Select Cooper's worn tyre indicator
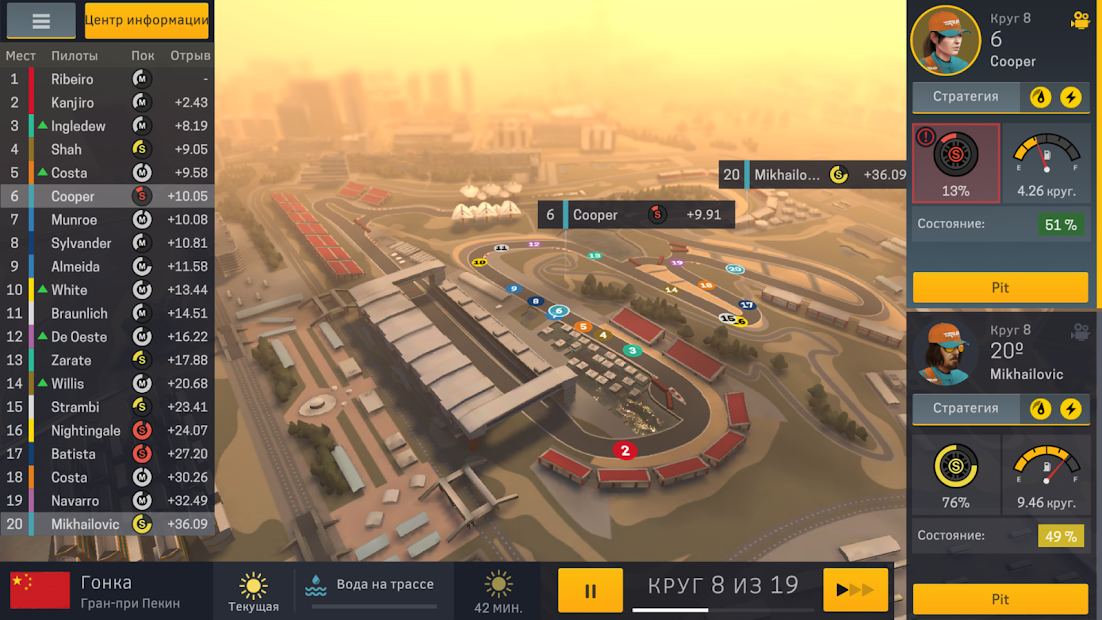 click(956, 163)
